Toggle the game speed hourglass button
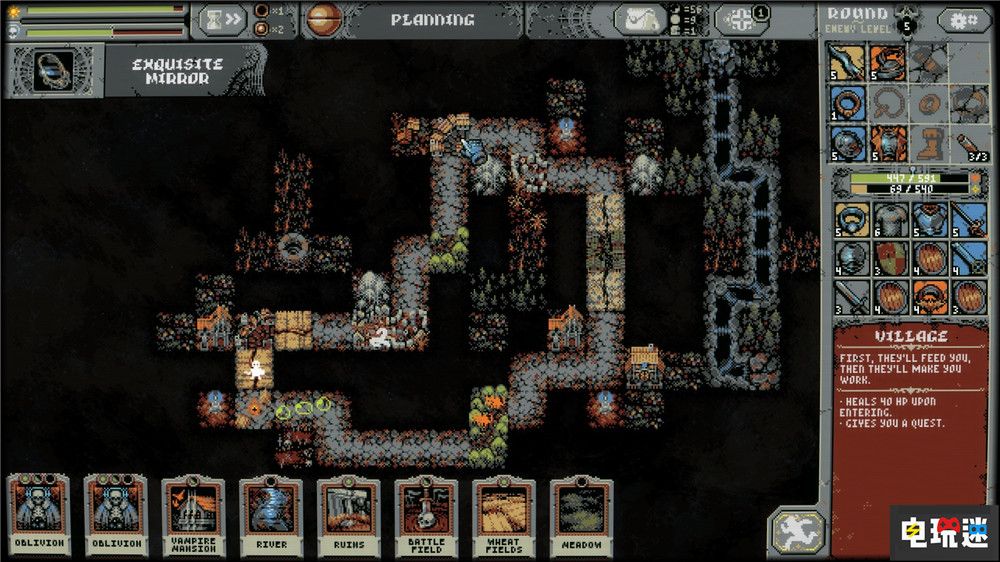The image size is (1000, 562). (221, 19)
